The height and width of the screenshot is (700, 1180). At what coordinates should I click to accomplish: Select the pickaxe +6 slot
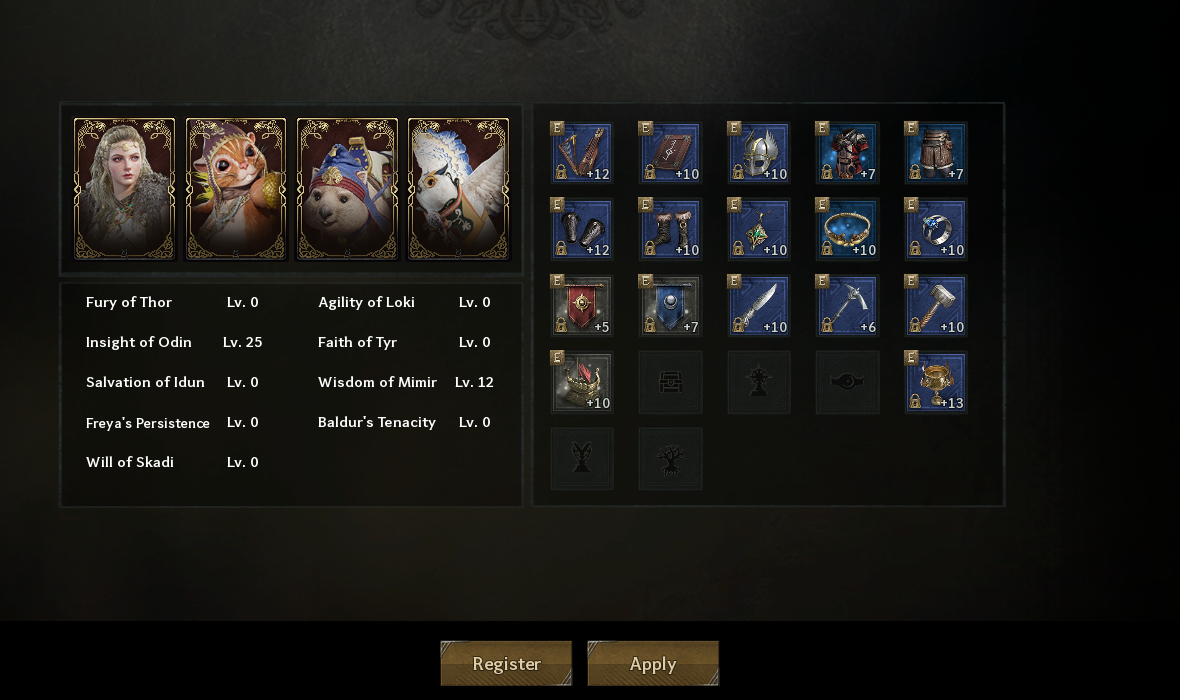(847, 306)
